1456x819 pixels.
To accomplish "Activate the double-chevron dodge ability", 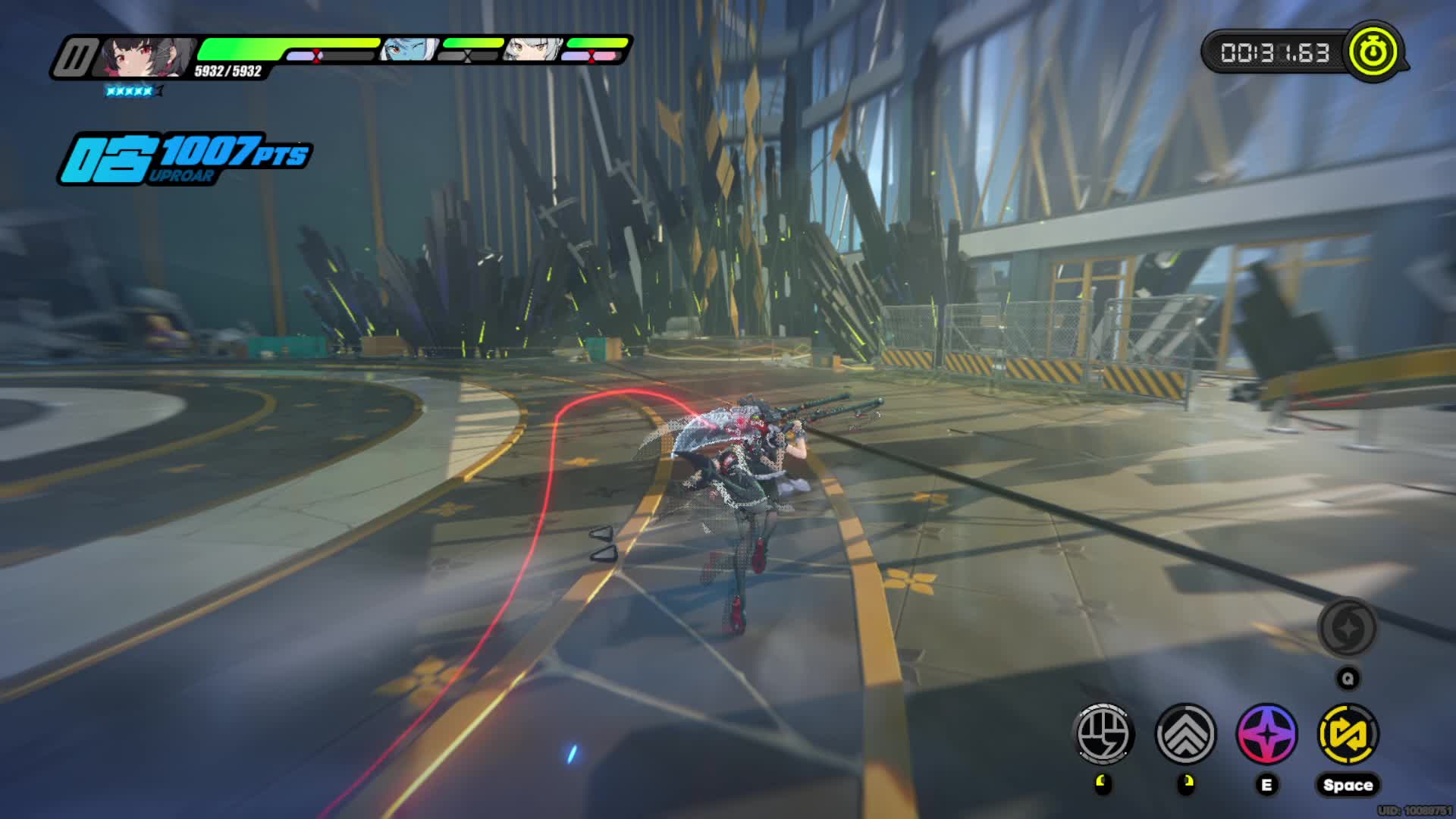I will pos(1185,733).
